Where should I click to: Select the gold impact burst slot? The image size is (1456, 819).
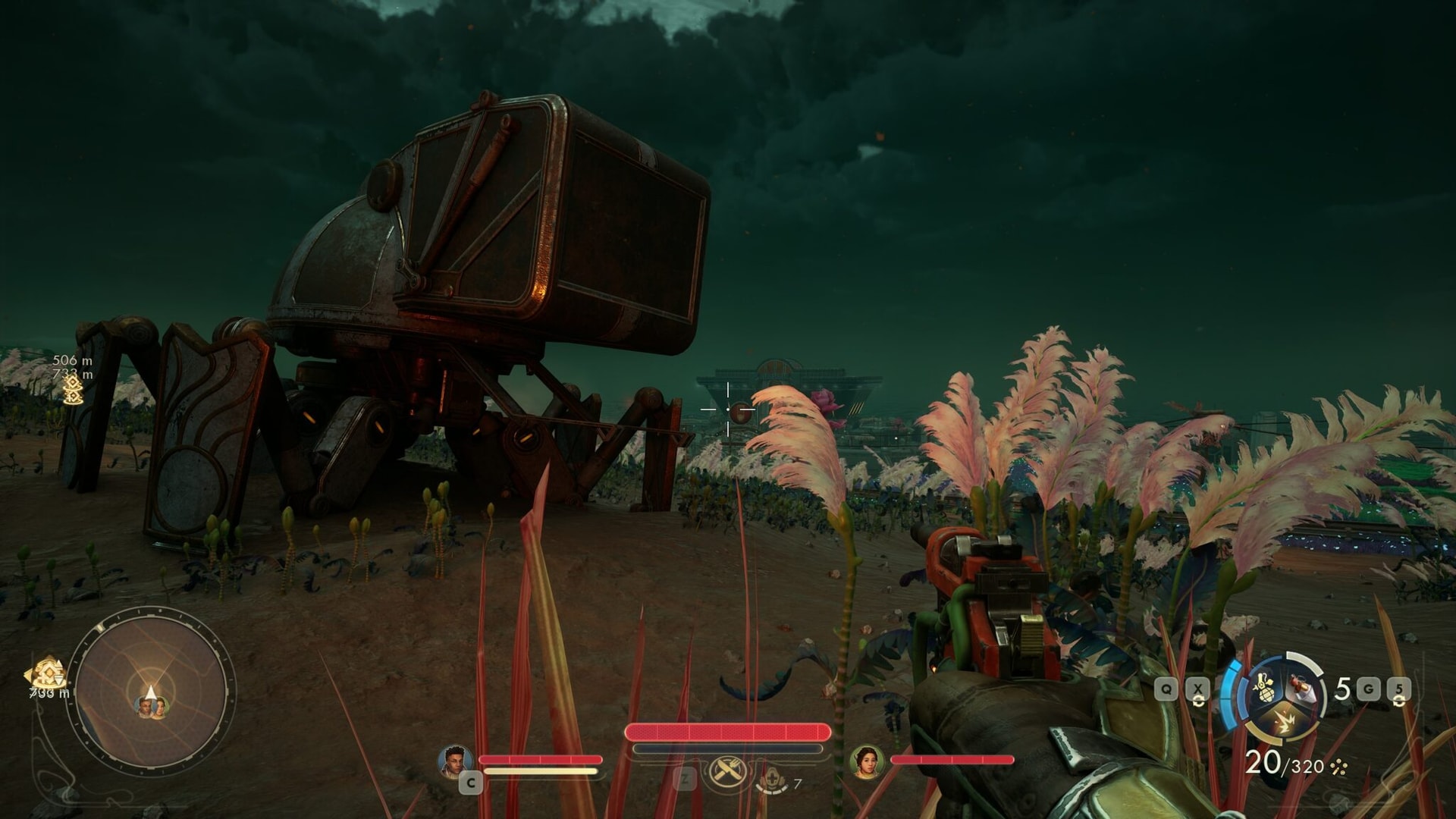pyautogui.click(x=1284, y=720)
